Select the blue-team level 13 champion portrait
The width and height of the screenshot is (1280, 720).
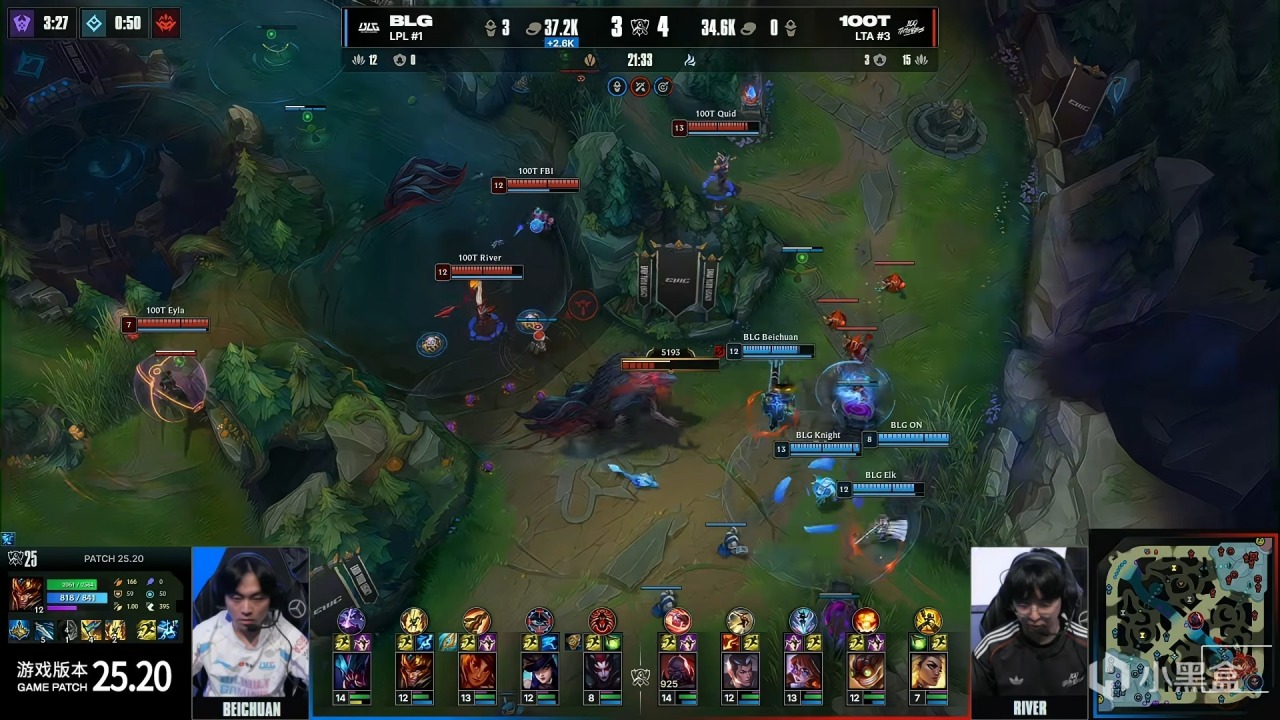pos(476,671)
